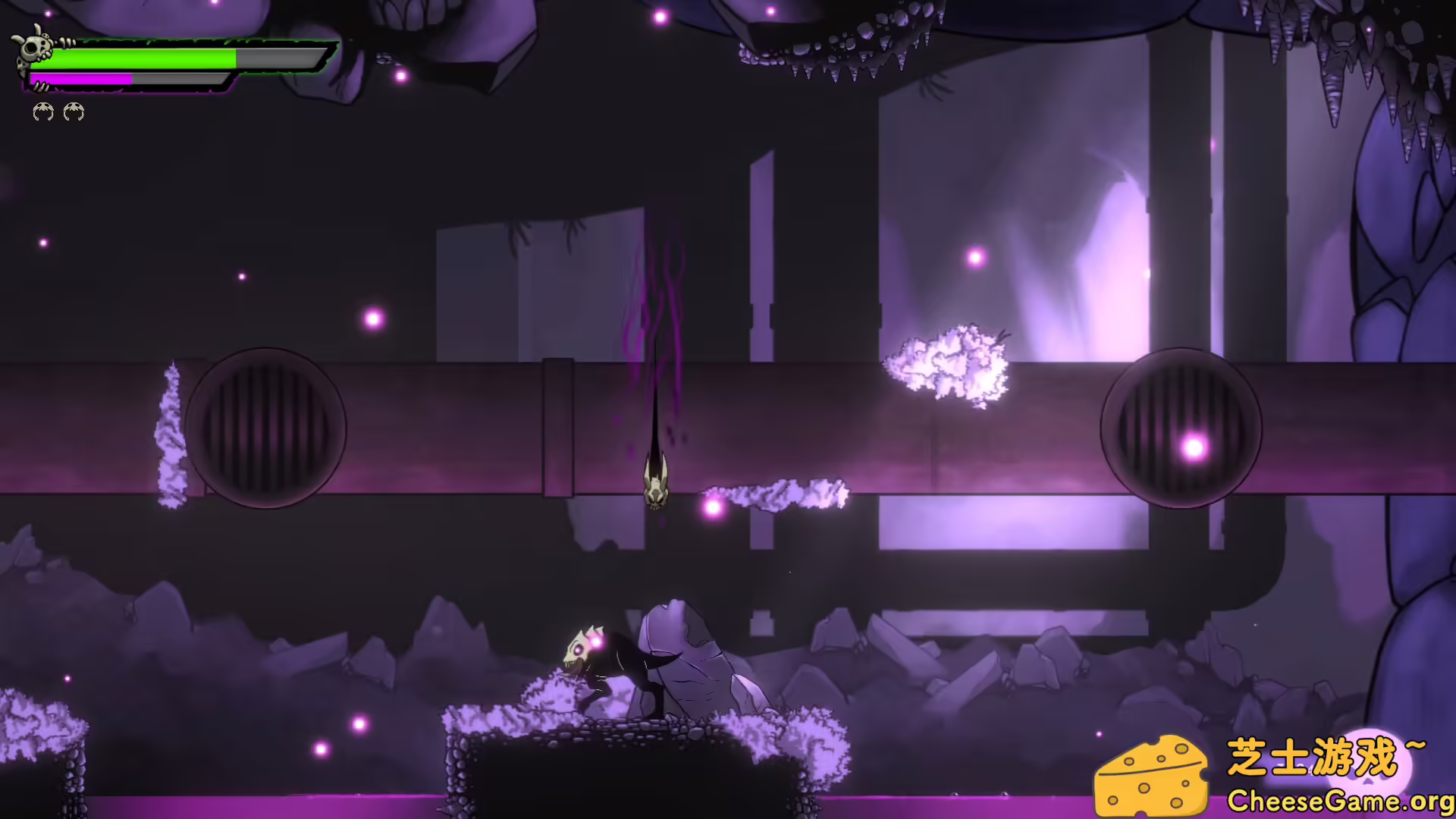Select the second bat charge icon
Image resolution: width=1456 pixels, height=819 pixels.
pyautogui.click(x=74, y=112)
